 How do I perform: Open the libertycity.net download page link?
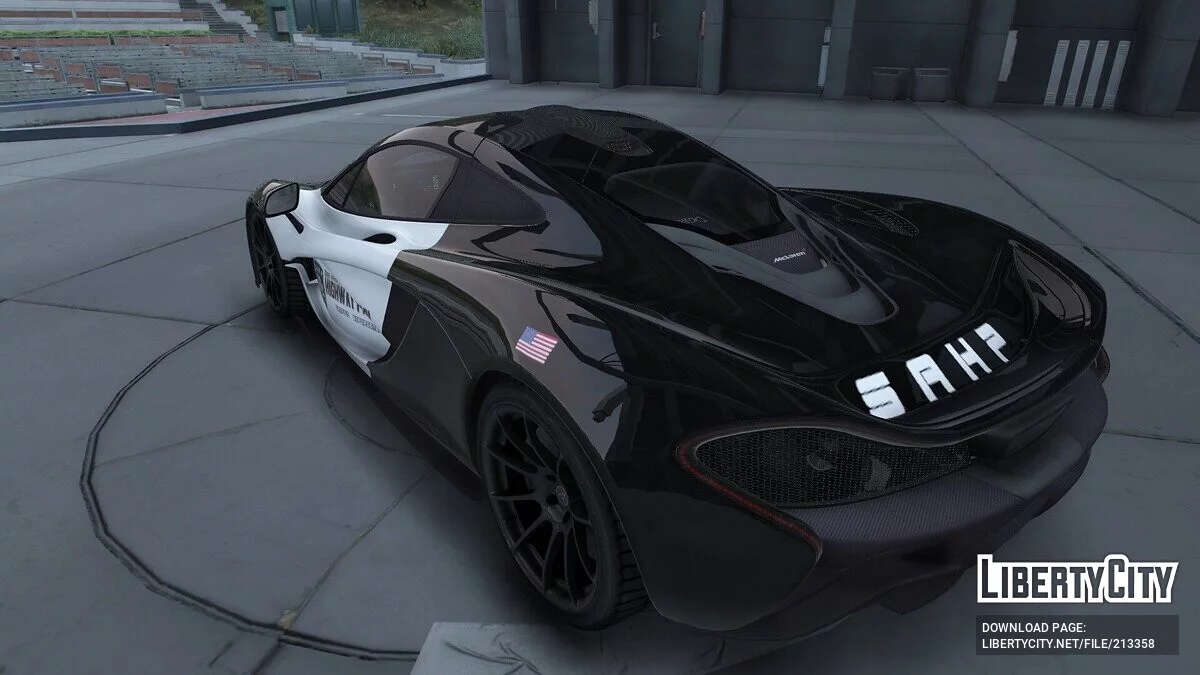click(1067, 643)
